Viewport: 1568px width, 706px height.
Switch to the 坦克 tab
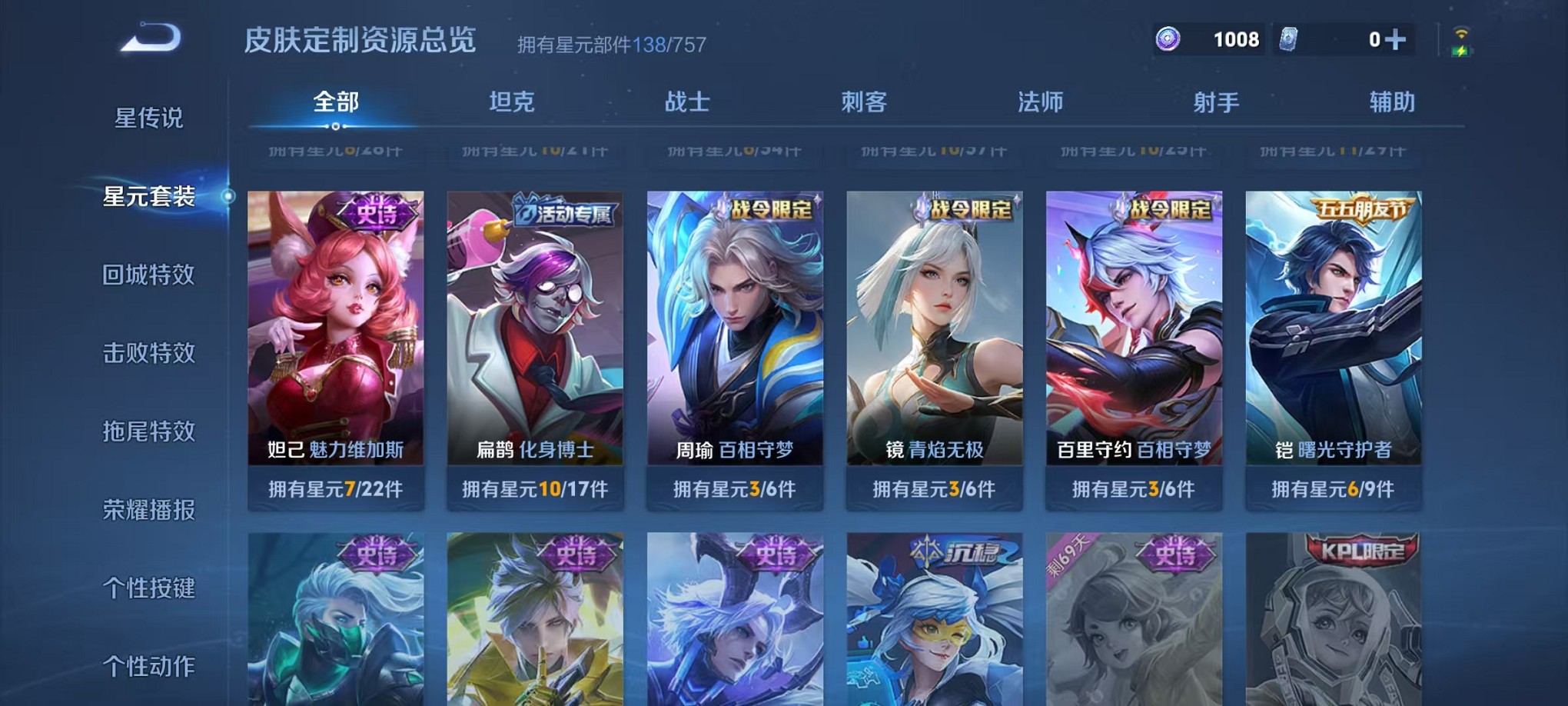pyautogui.click(x=511, y=100)
